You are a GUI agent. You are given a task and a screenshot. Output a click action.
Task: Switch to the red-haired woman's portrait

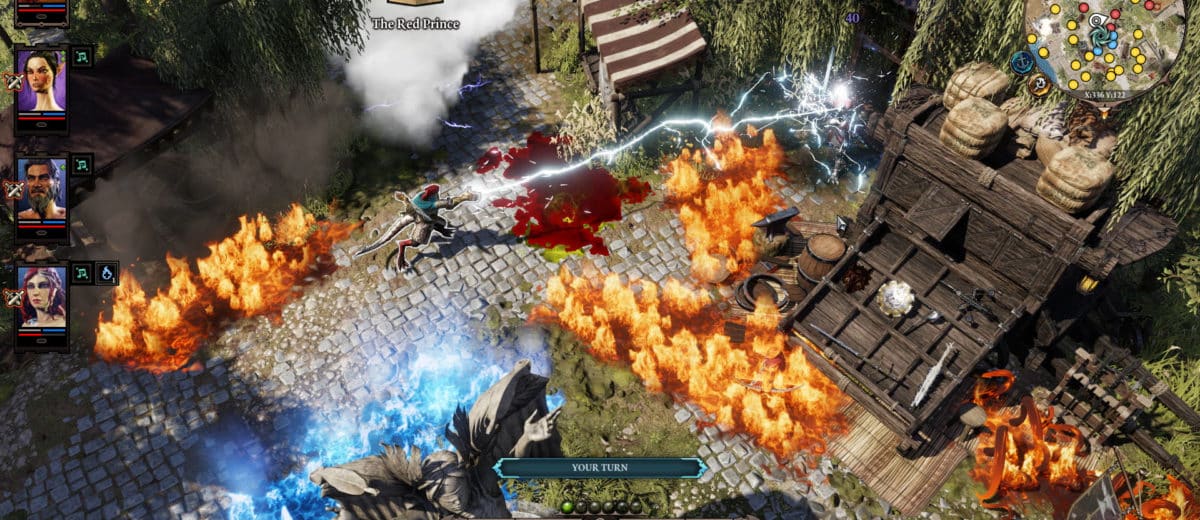pos(41,296)
